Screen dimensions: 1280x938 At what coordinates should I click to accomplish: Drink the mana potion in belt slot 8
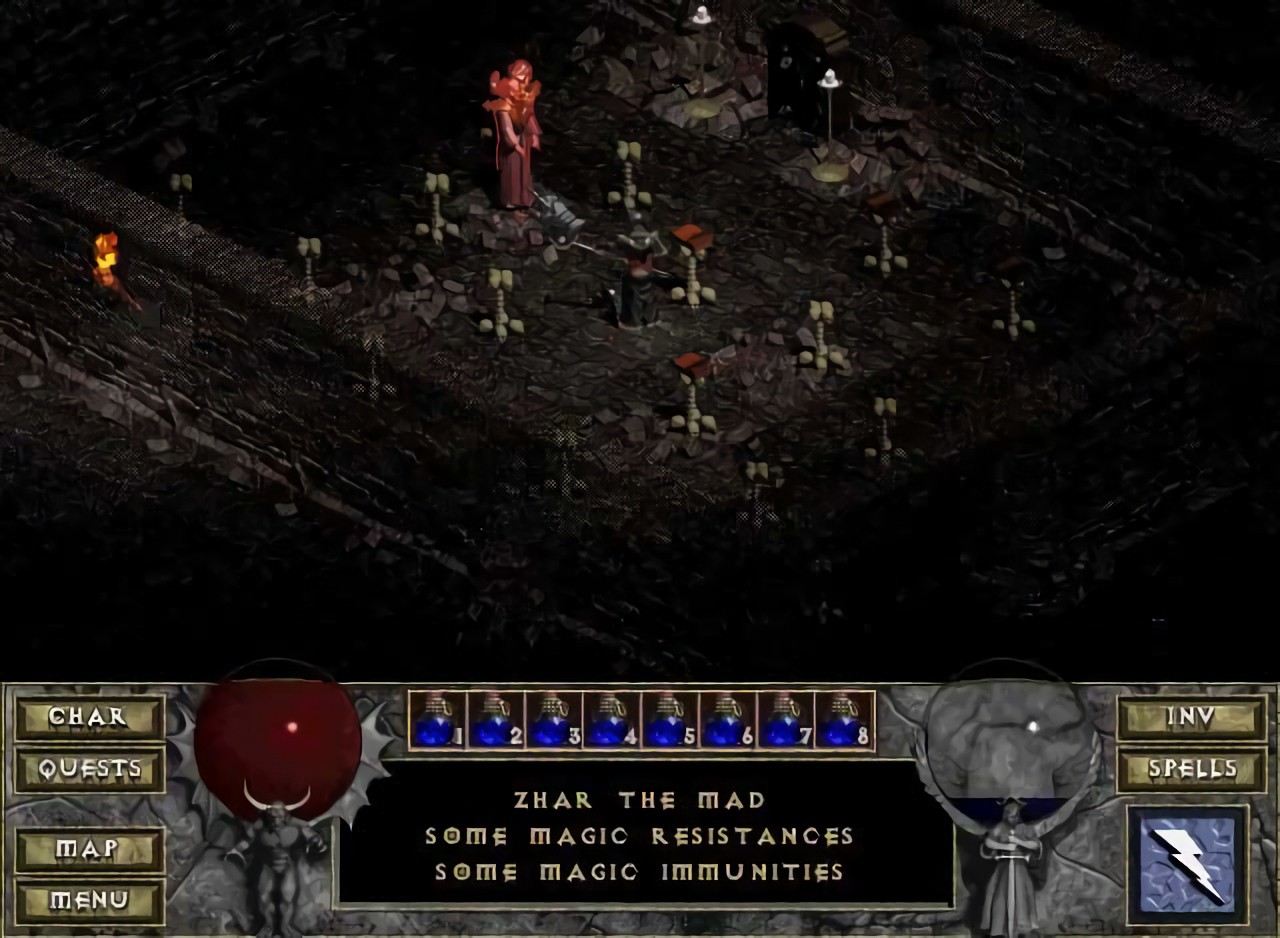843,721
